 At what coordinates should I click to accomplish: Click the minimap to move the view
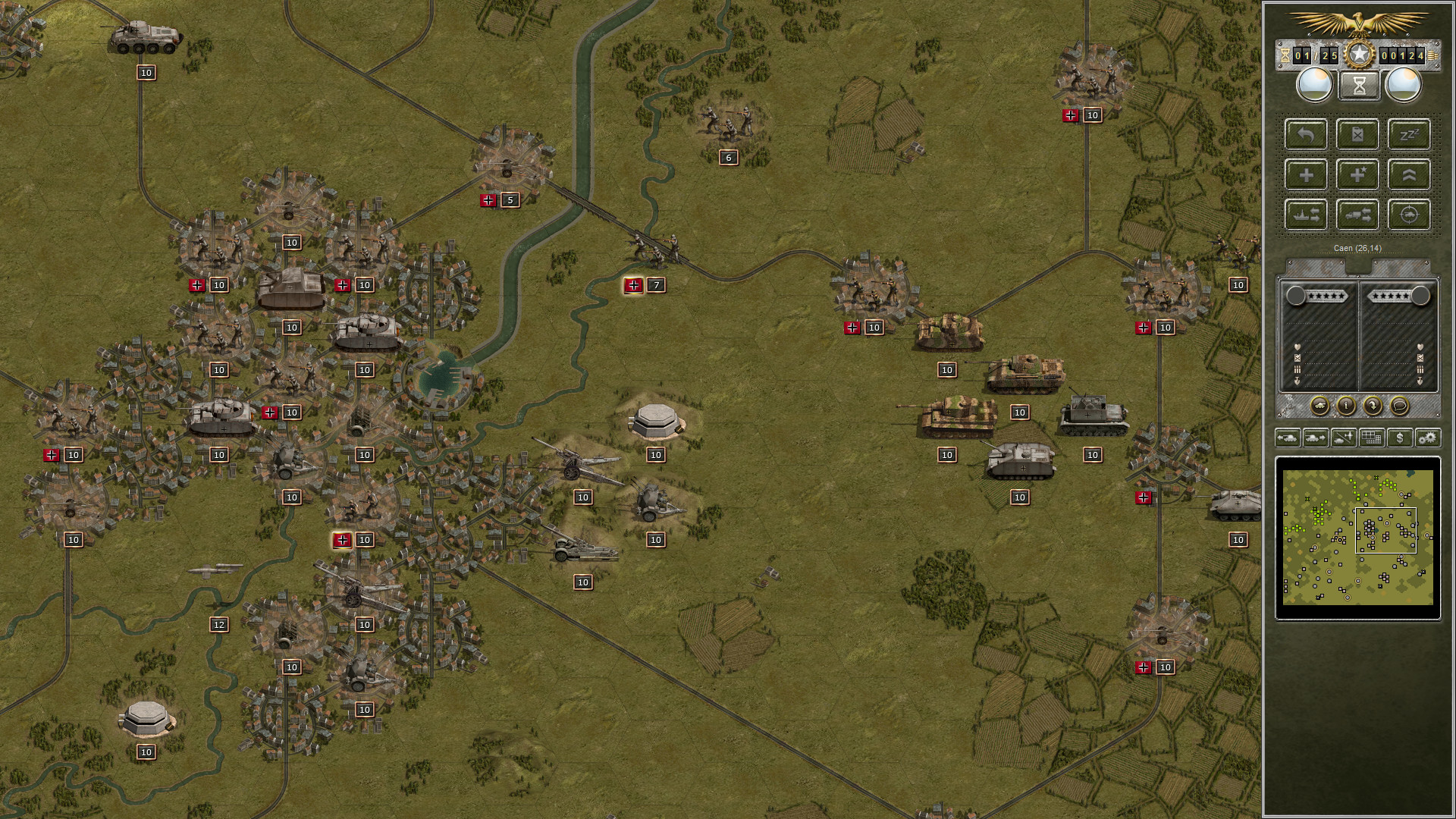pyautogui.click(x=1357, y=538)
